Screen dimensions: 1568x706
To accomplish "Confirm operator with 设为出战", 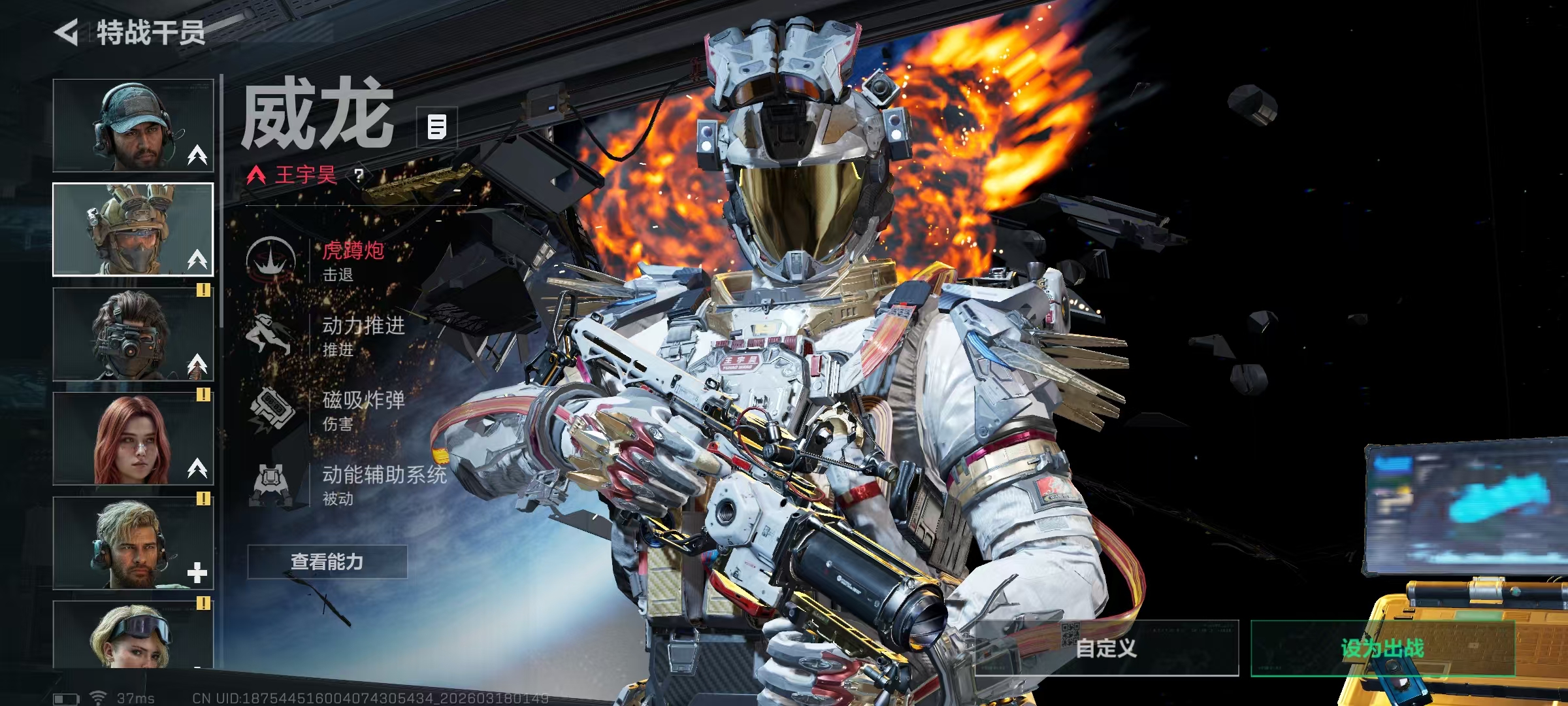I will (1382, 648).
